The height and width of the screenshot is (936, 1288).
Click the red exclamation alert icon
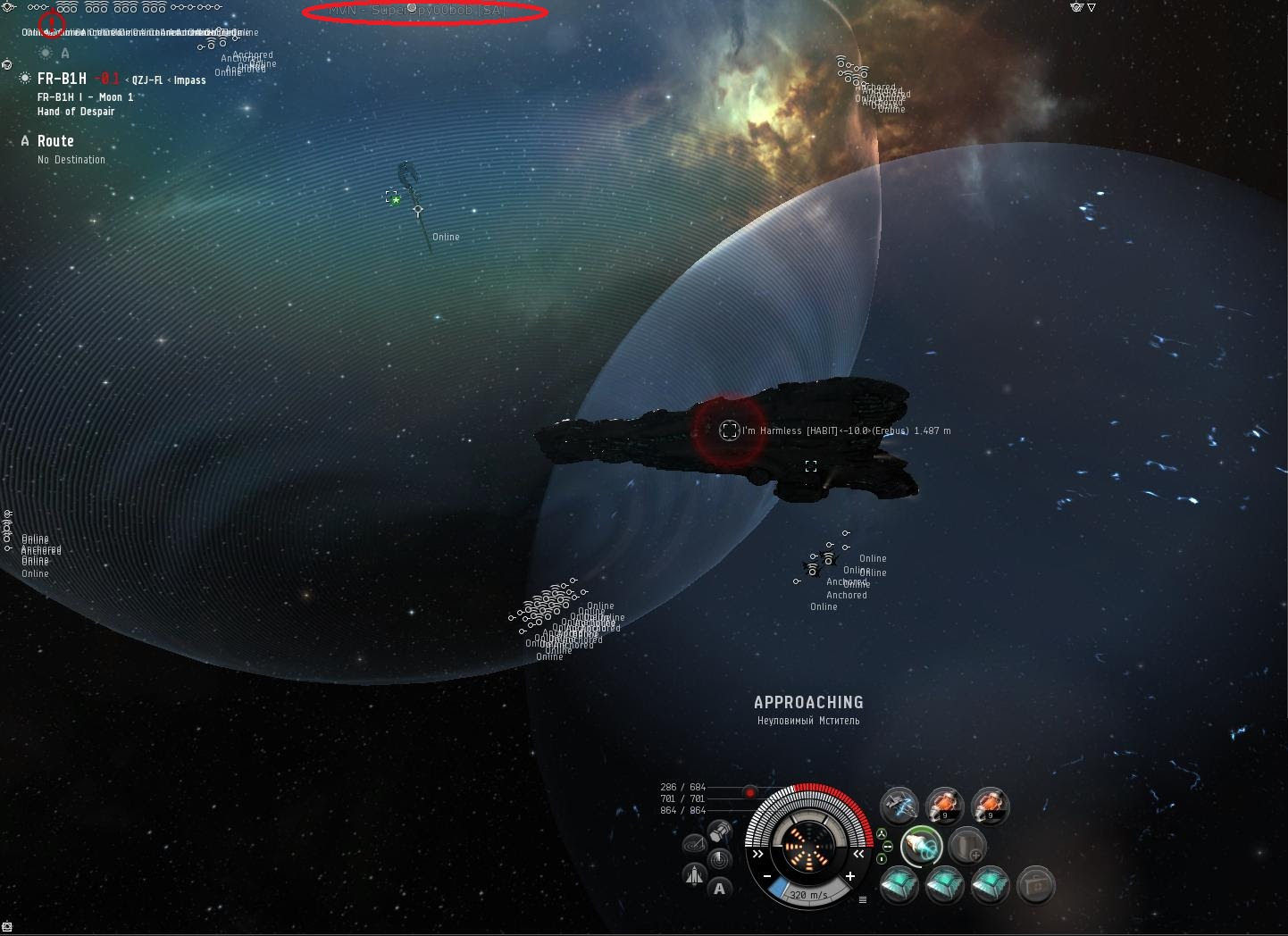[53, 21]
